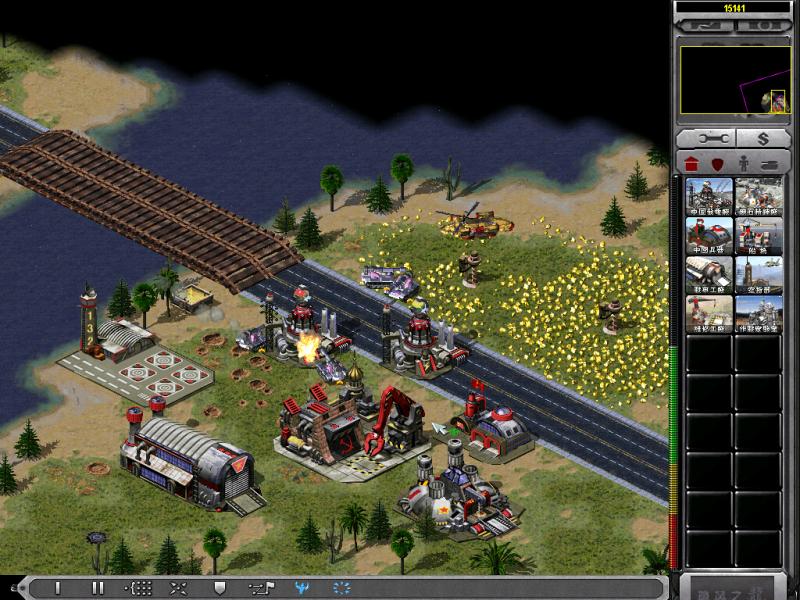Select the infantry figure tab

744,163
